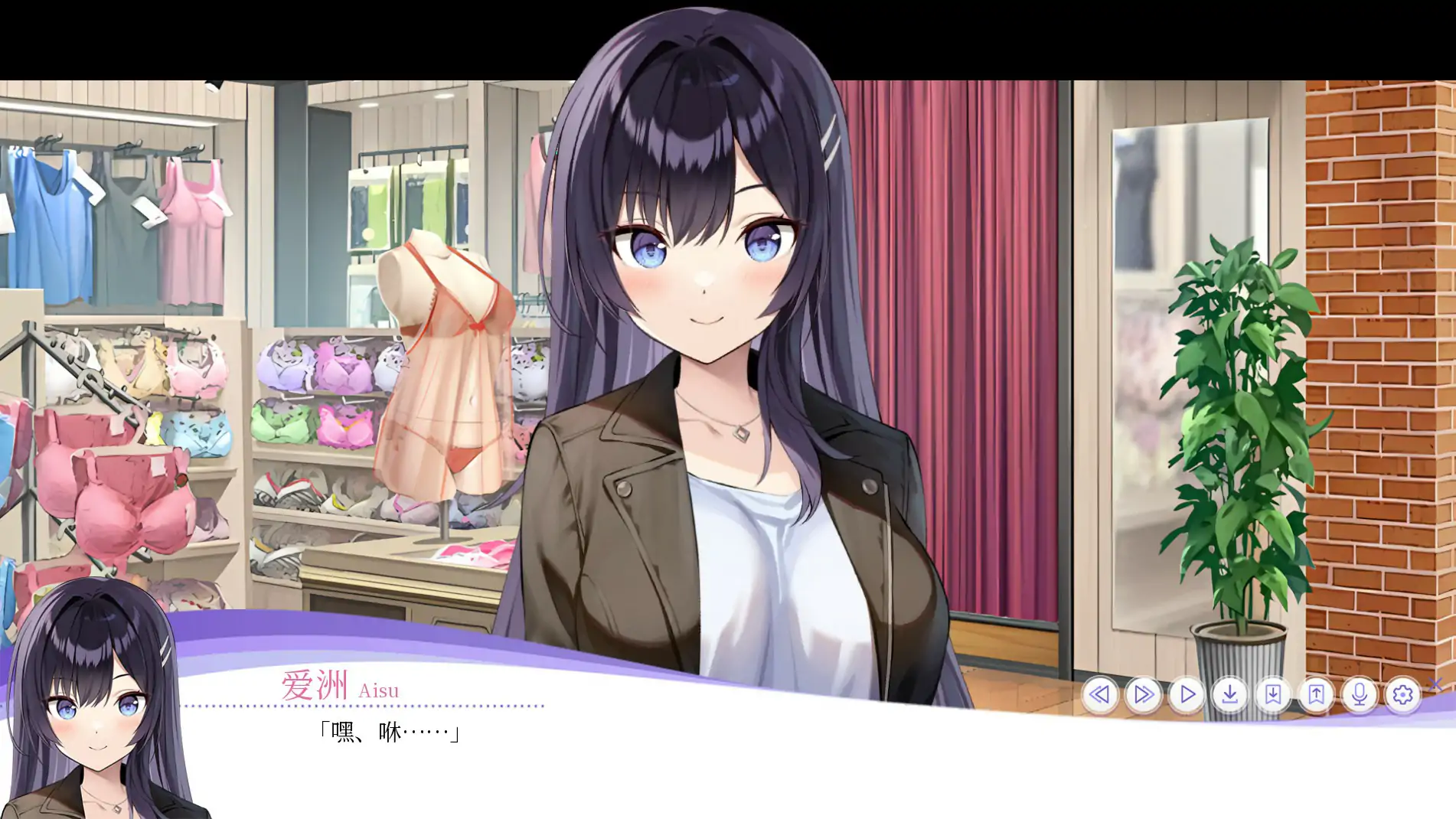Quick load using the bookmark-up icon
This screenshot has width=1456, height=819.
1317,697
